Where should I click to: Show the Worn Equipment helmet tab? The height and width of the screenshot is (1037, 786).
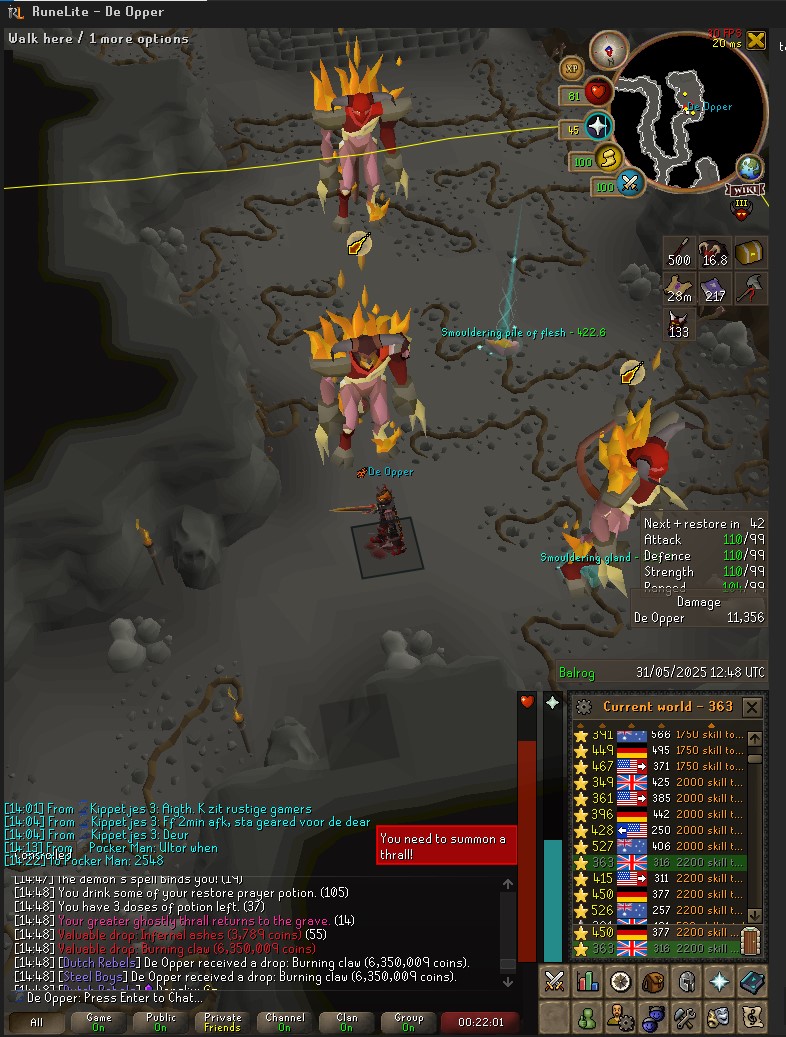tap(686, 982)
